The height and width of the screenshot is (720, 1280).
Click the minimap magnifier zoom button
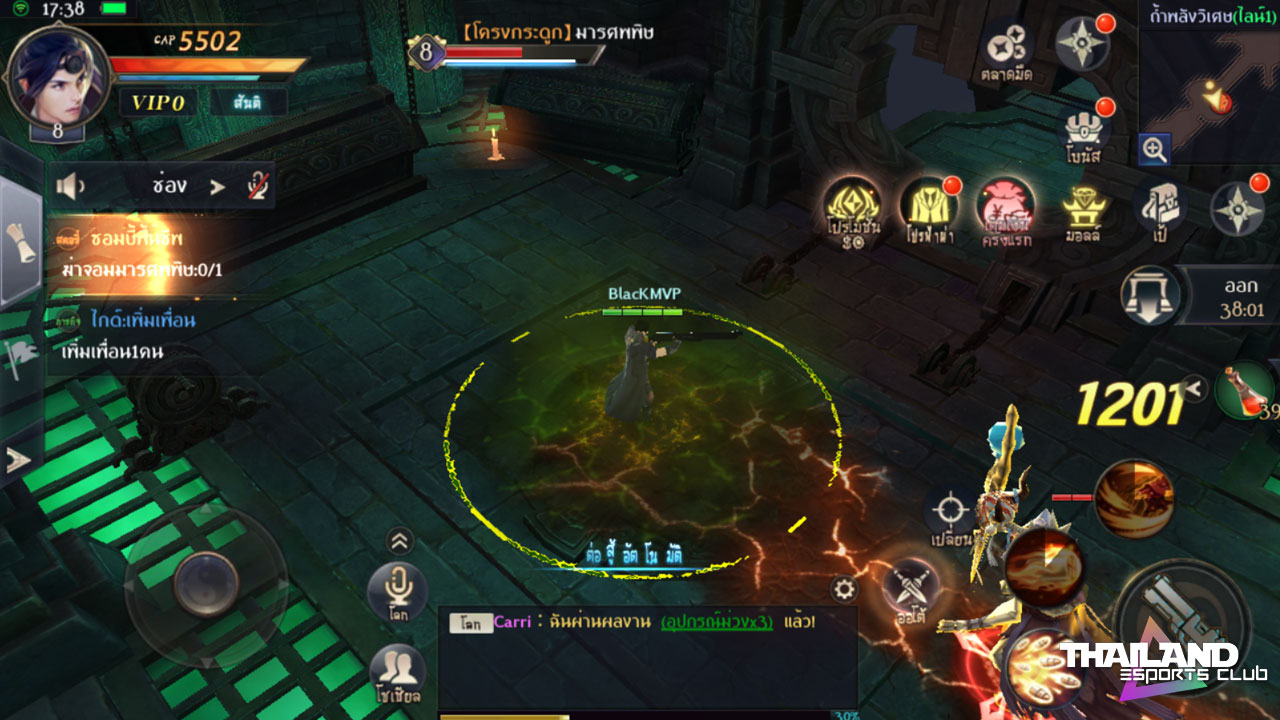pos(1155,150)
